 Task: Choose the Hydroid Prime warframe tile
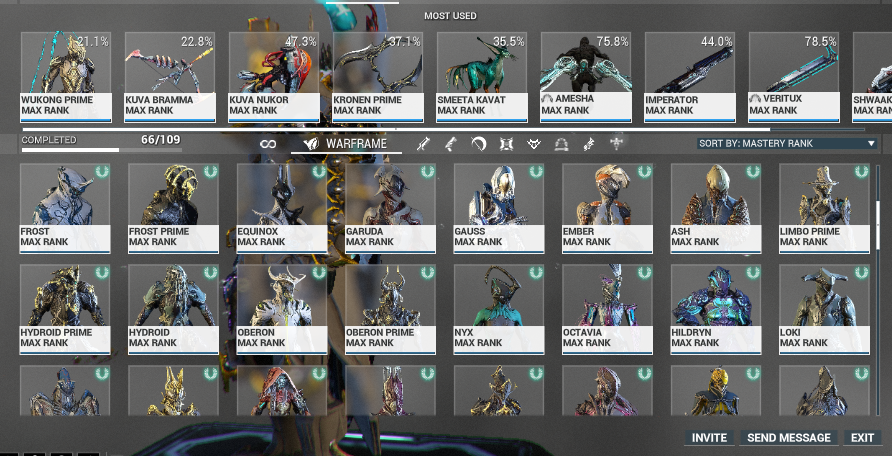tap(65, 308)
